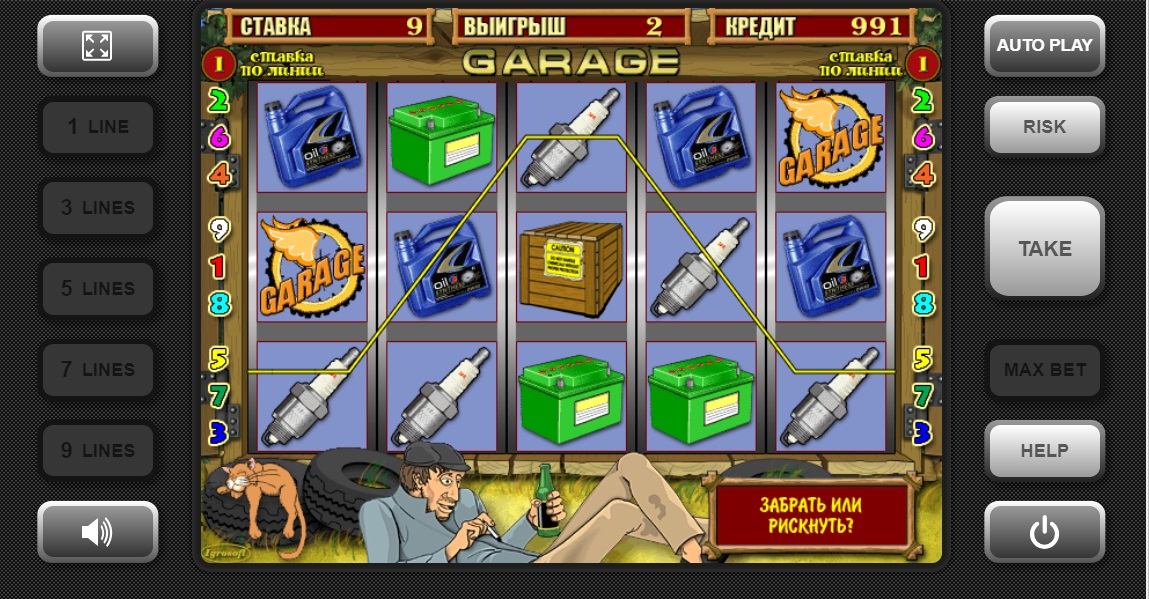Choose the 3 LINES option
This screenshot has width=1149, height=599.
[97, 208]
